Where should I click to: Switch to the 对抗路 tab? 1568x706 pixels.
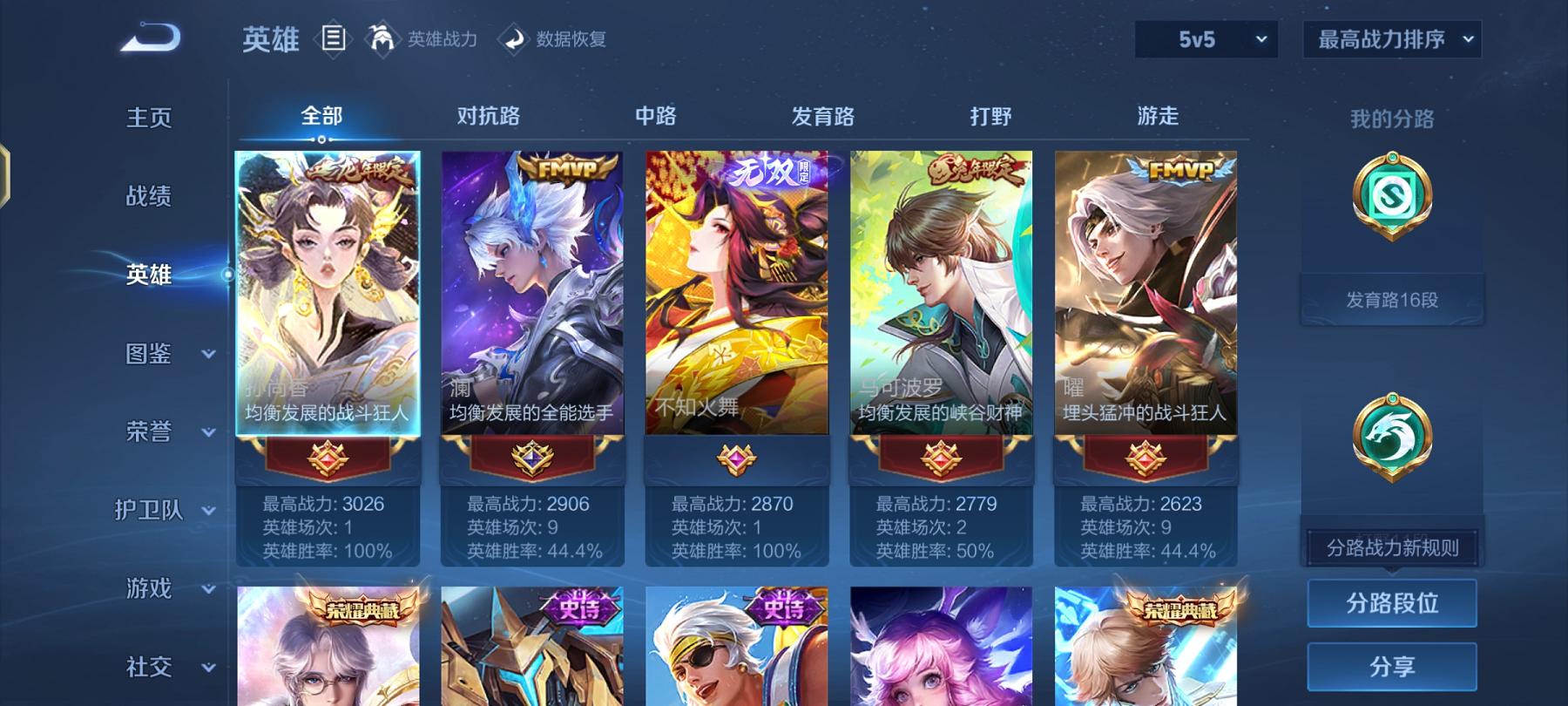[x=488, y=114]
